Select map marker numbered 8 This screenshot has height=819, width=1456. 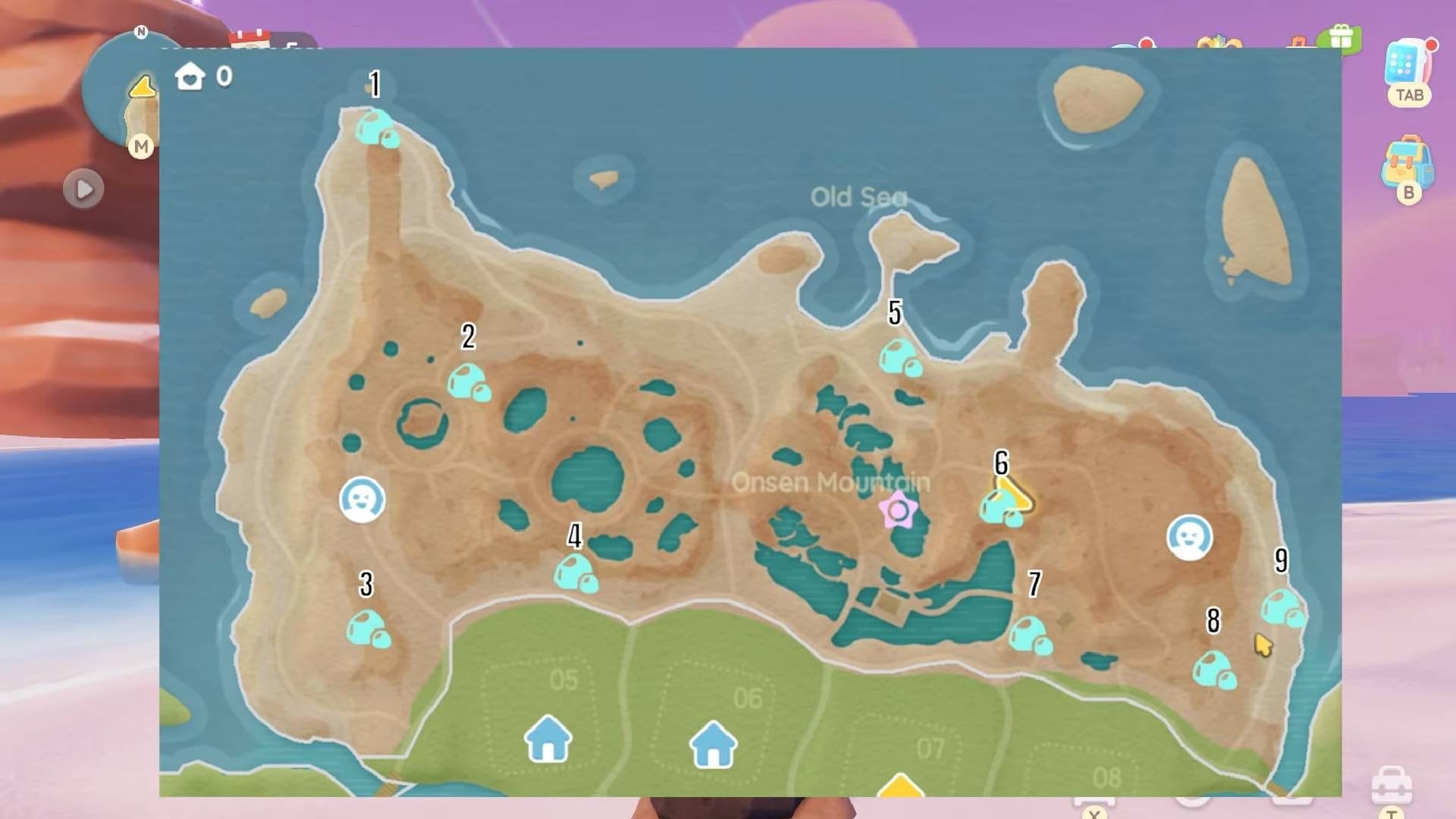[1213, 670]
